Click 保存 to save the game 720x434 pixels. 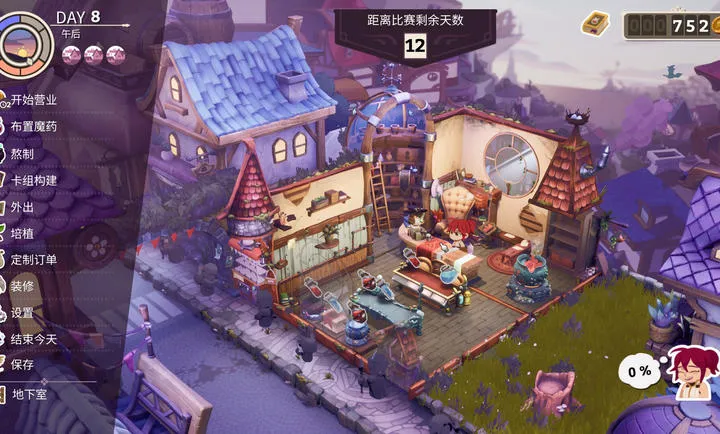(22, 365)
